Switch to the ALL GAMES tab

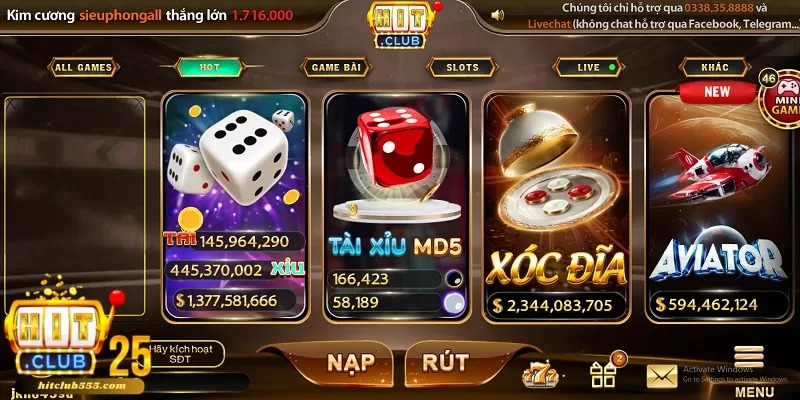coord(82,68)
